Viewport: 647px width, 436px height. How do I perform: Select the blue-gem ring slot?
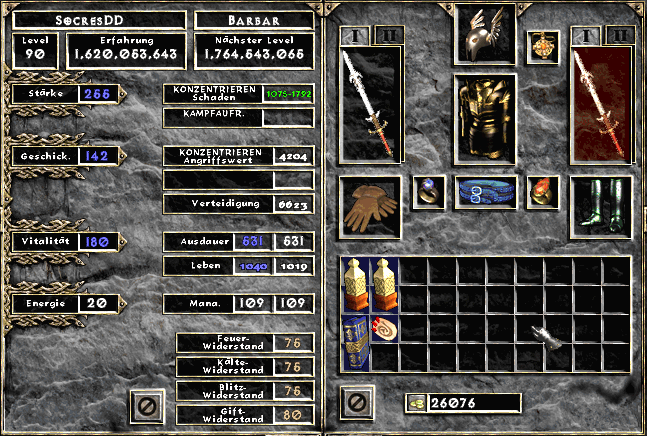pyautogui.click(x=430, y=192)
